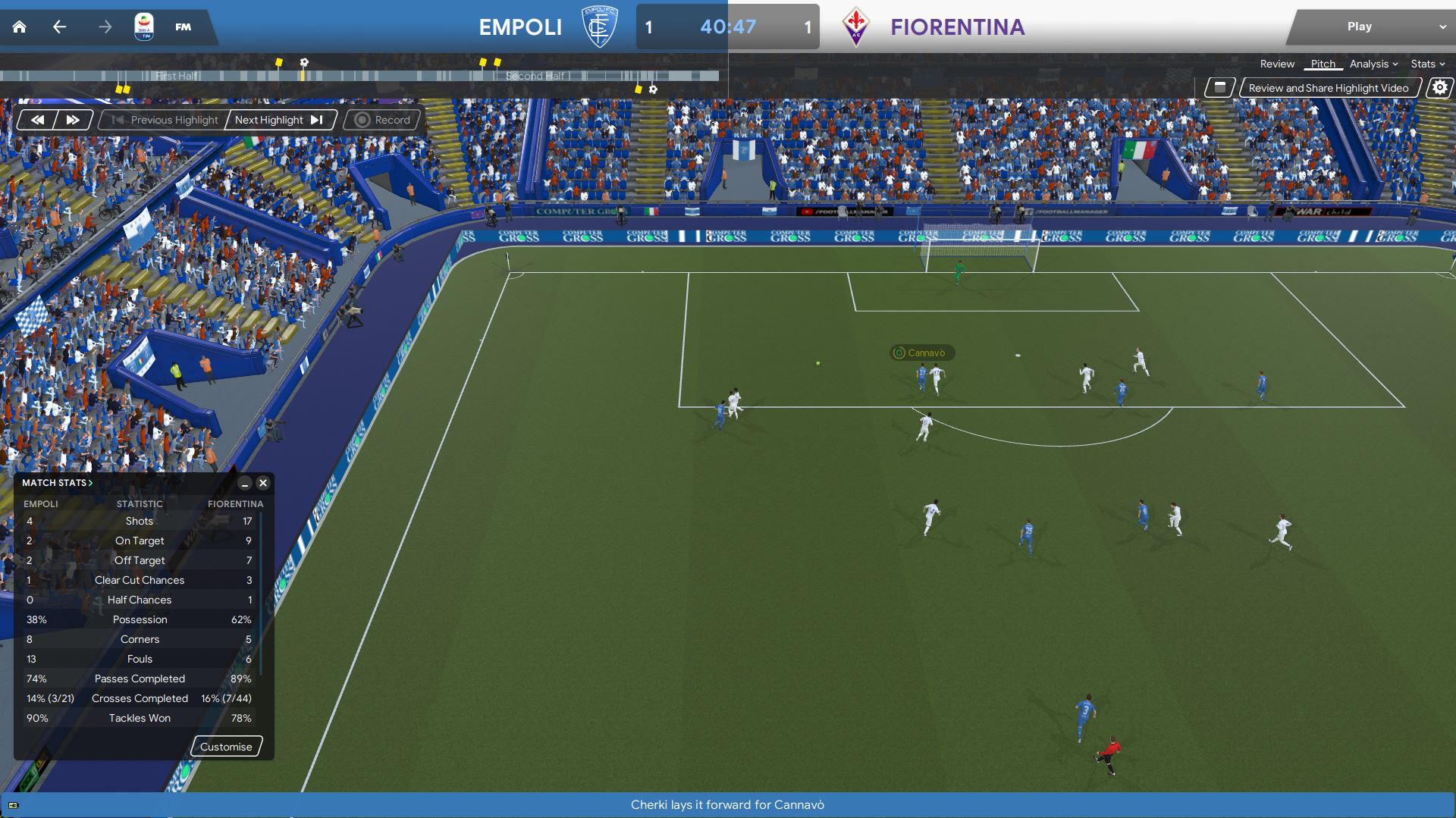The width and height of the screenshot is (1456, 818).
Task: Open match view settings gear
Action: tap(1439, 88)
